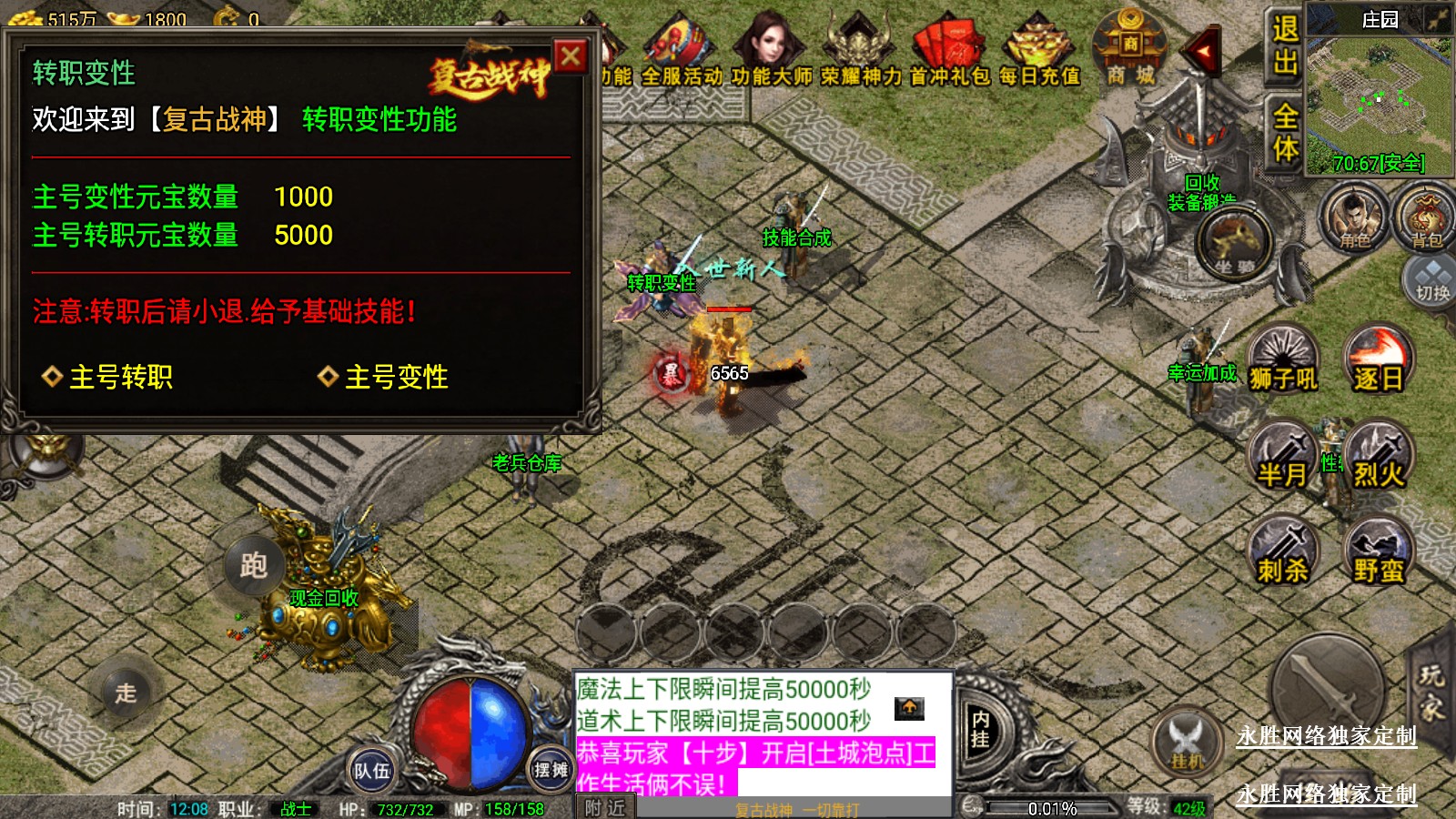Toggle the 跑 run button
Image resolution: width=1456 pixels, height=819 pixels.
(x=253, y=565)
